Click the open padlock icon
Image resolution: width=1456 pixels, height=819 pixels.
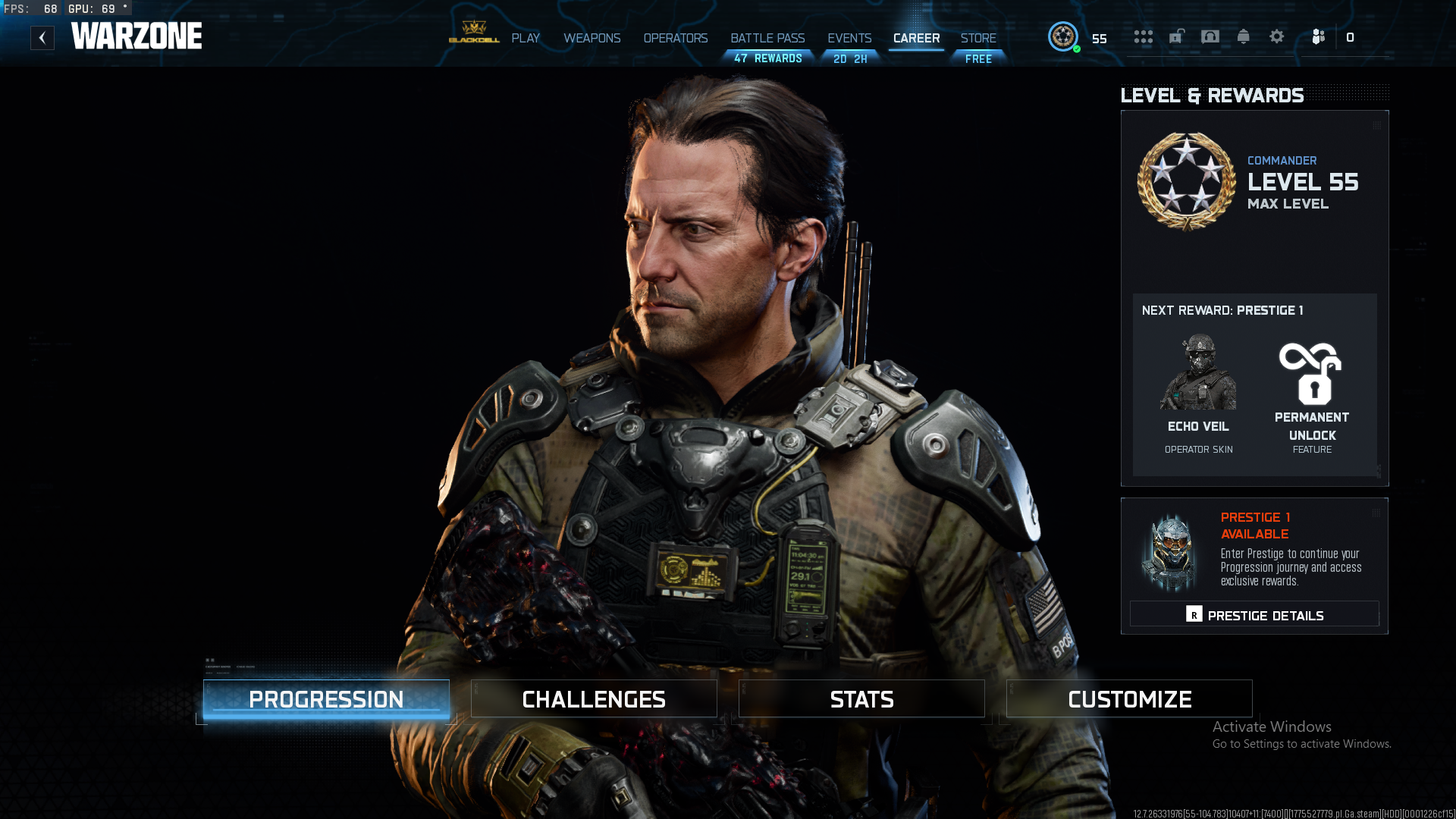click(1176, 36)
